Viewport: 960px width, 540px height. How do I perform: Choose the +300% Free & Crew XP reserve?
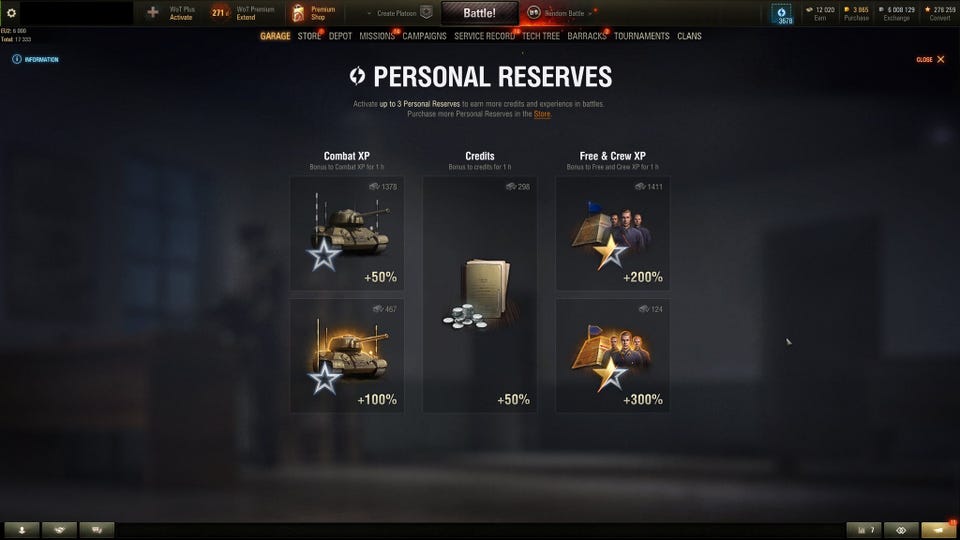click(x=612, y=356)
